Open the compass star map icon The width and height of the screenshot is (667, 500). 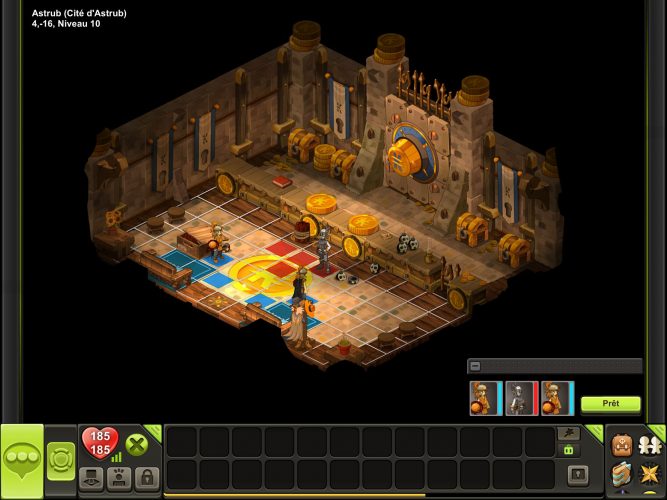(650, 473)
